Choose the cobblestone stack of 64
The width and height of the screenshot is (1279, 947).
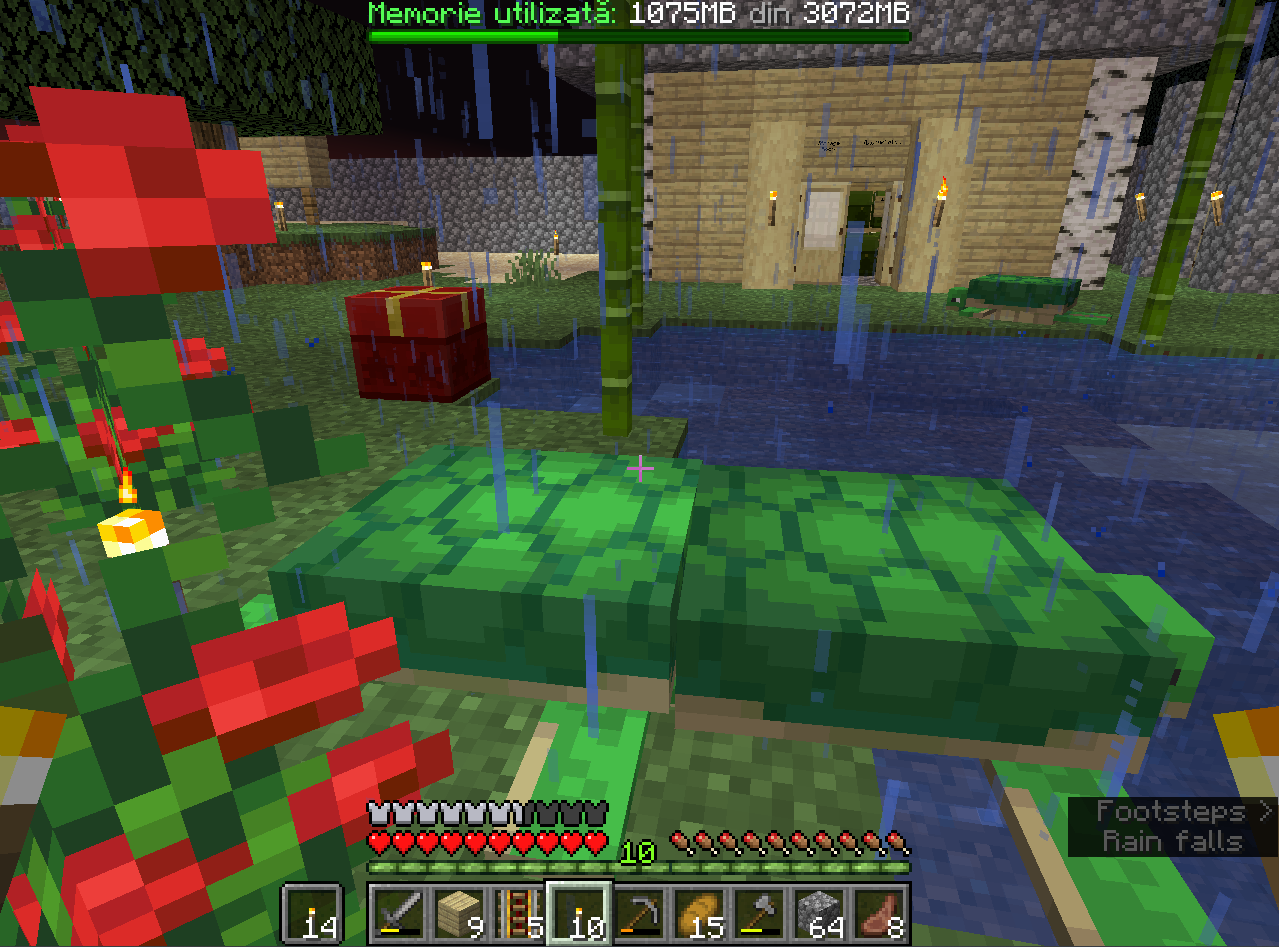coord(819,913)
